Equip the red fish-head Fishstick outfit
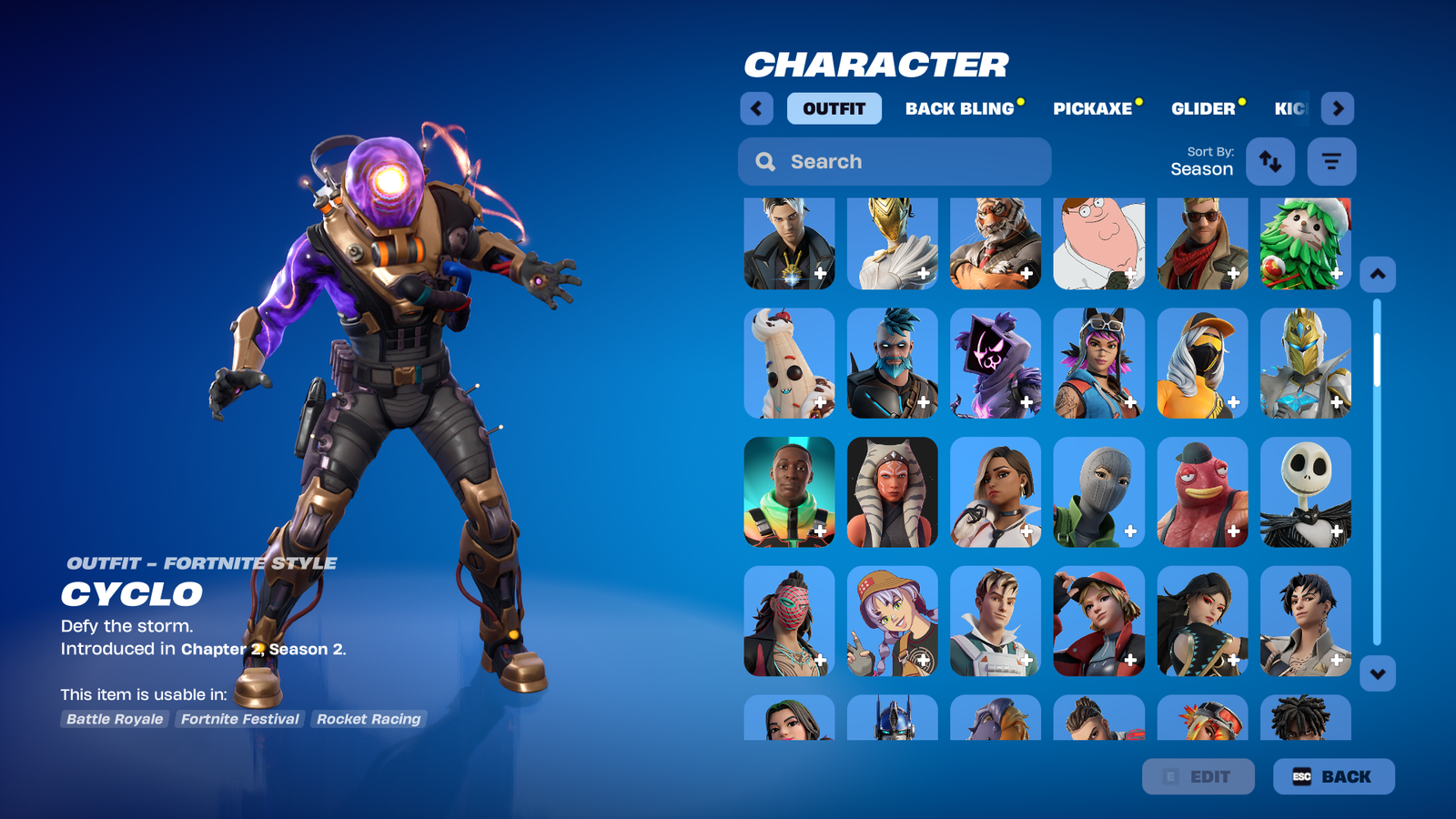This screenshot has width=1456, height=819. (x=1201, y=491)
